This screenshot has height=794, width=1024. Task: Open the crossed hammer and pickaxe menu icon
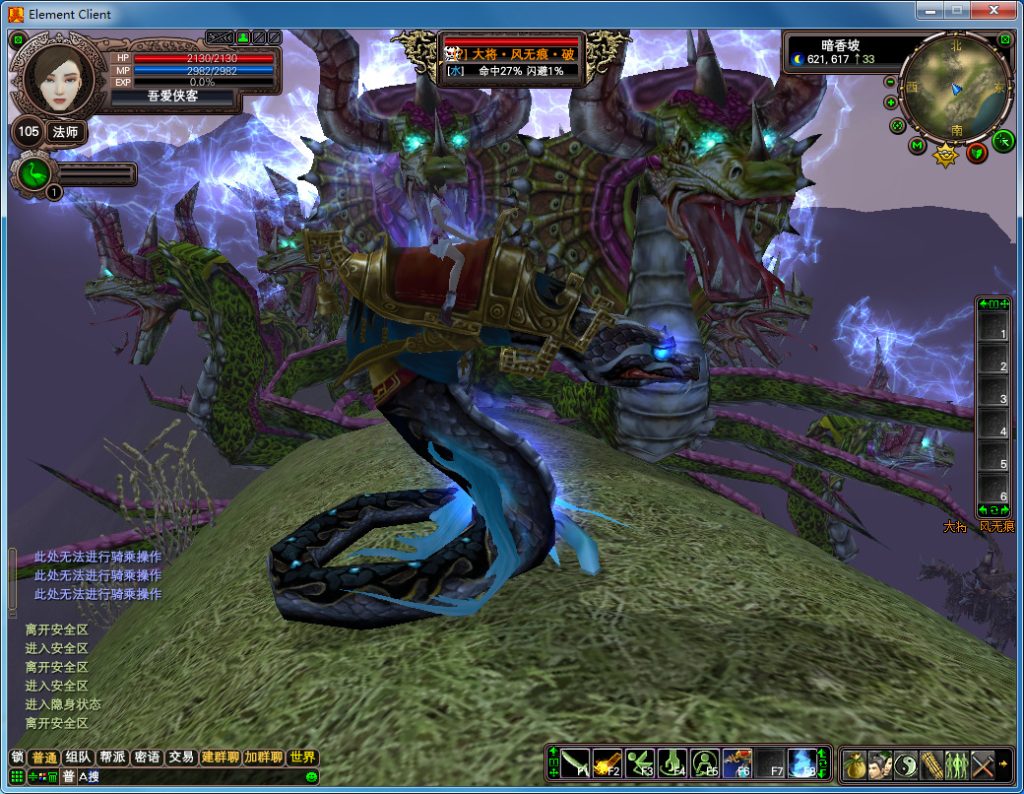click(982, 763)
